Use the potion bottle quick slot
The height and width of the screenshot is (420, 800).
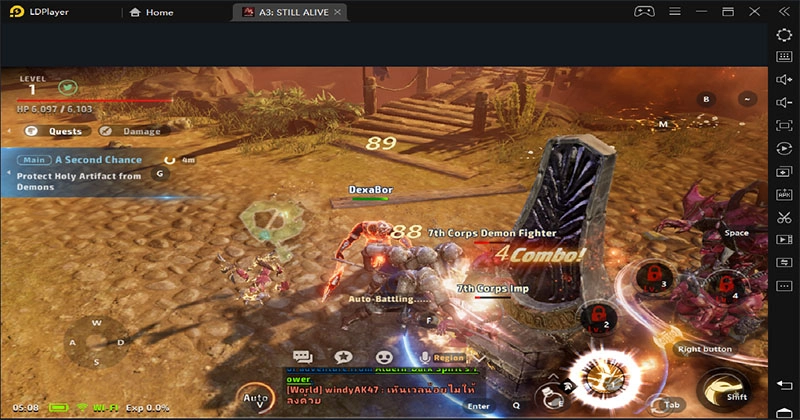(x=549, y=397)
